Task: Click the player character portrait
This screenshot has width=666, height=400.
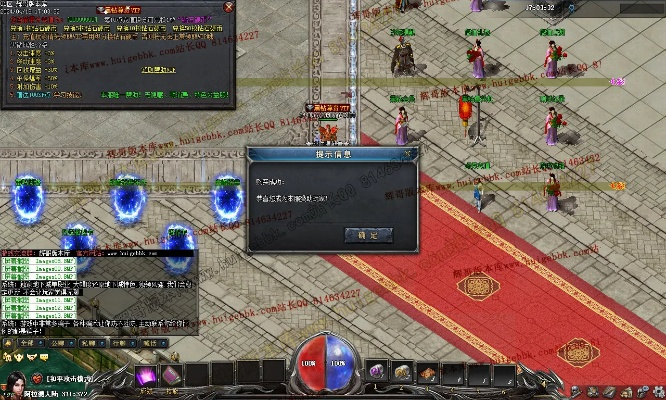Action: pos(16,384)
